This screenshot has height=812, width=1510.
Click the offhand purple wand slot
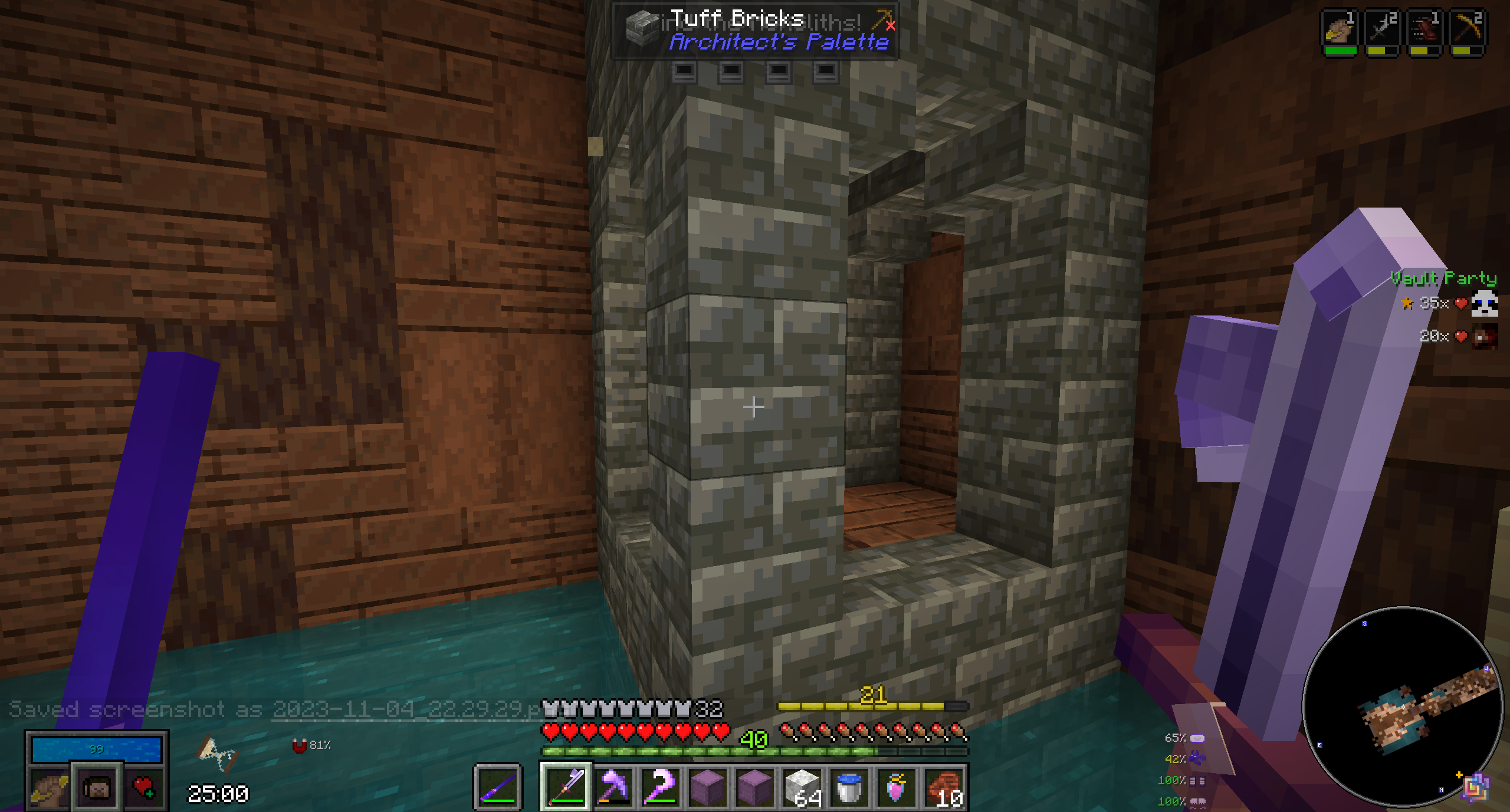(498, 786)
